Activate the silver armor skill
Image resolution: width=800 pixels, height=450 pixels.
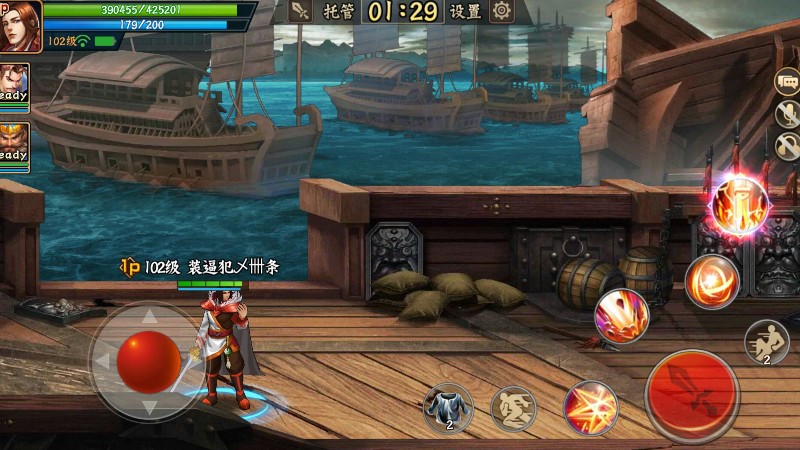pyautogui.click(x=447, y=407)
